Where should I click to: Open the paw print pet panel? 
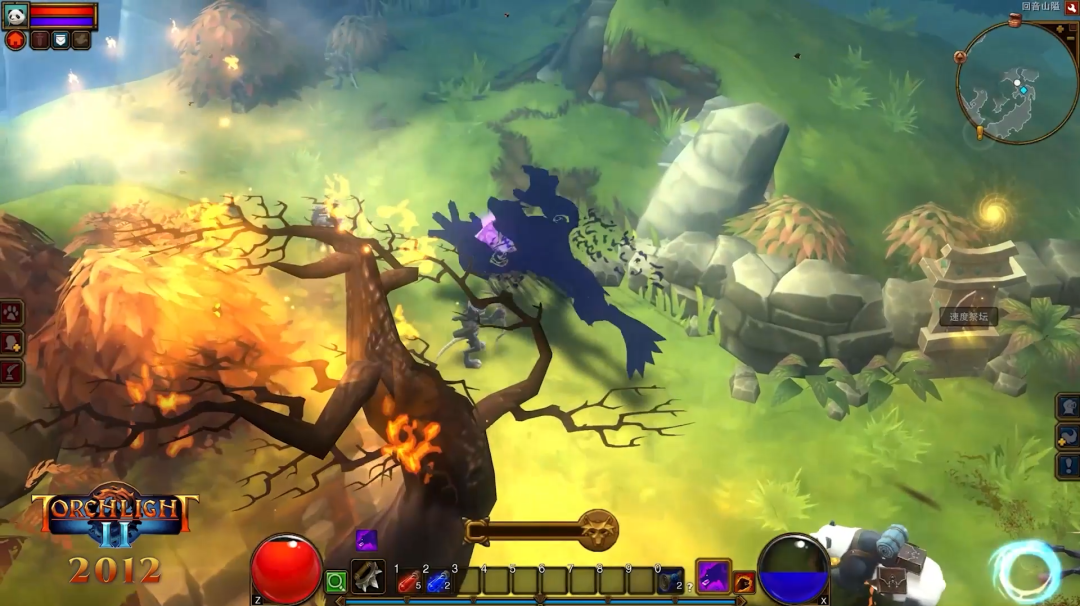[x=11, y=313]
